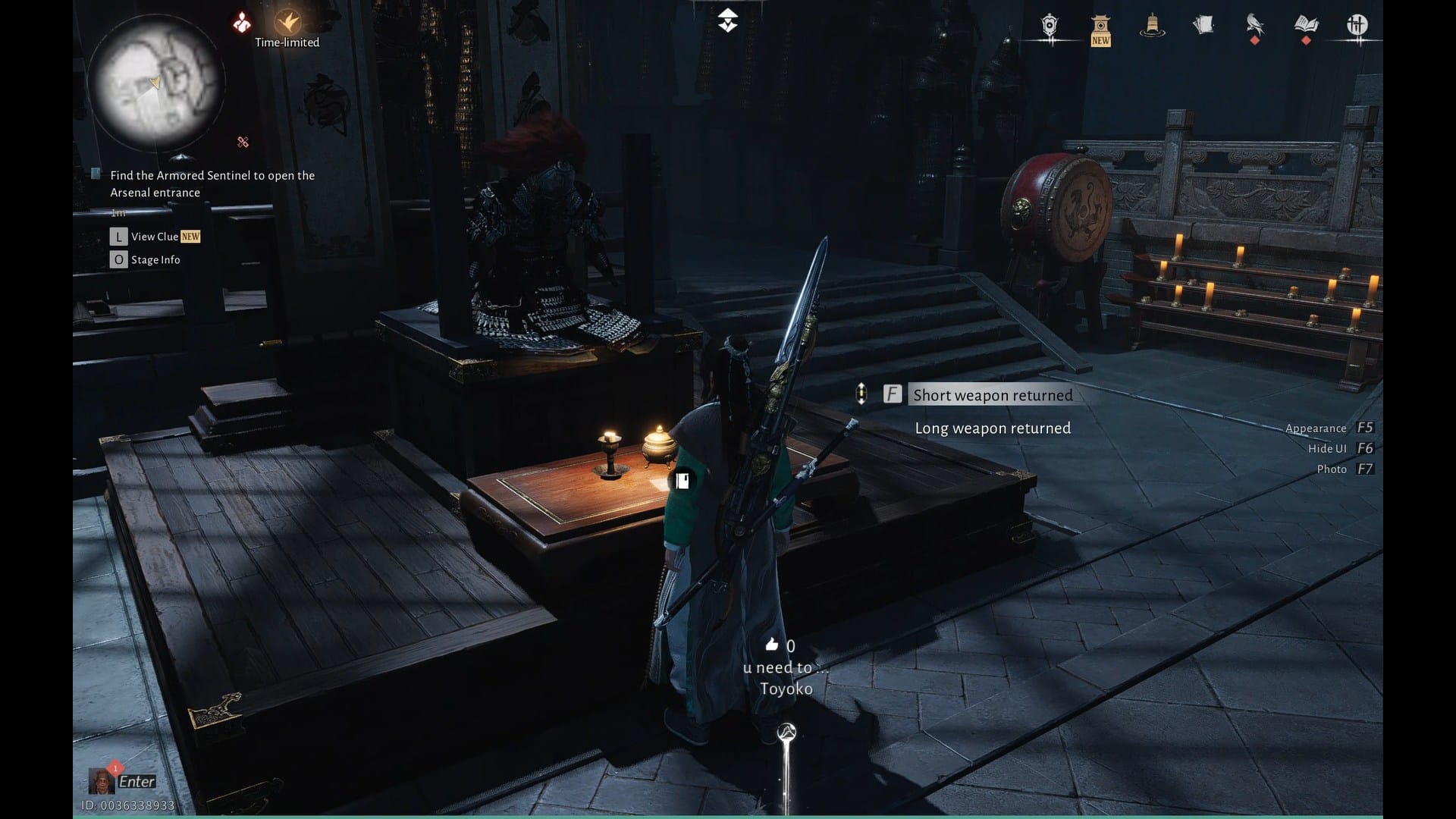The width and height of the screenshot is (1456, 819).
Task: Open View Clue for the quest
Action: [155, 237]
